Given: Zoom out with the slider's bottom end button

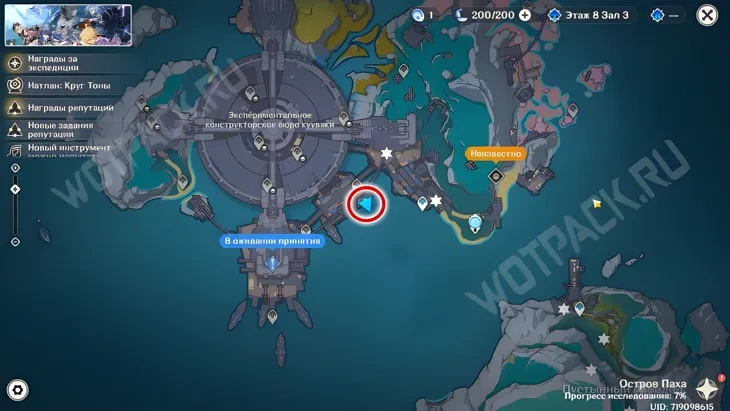Looking at the screenshot, I should point(15,241).
